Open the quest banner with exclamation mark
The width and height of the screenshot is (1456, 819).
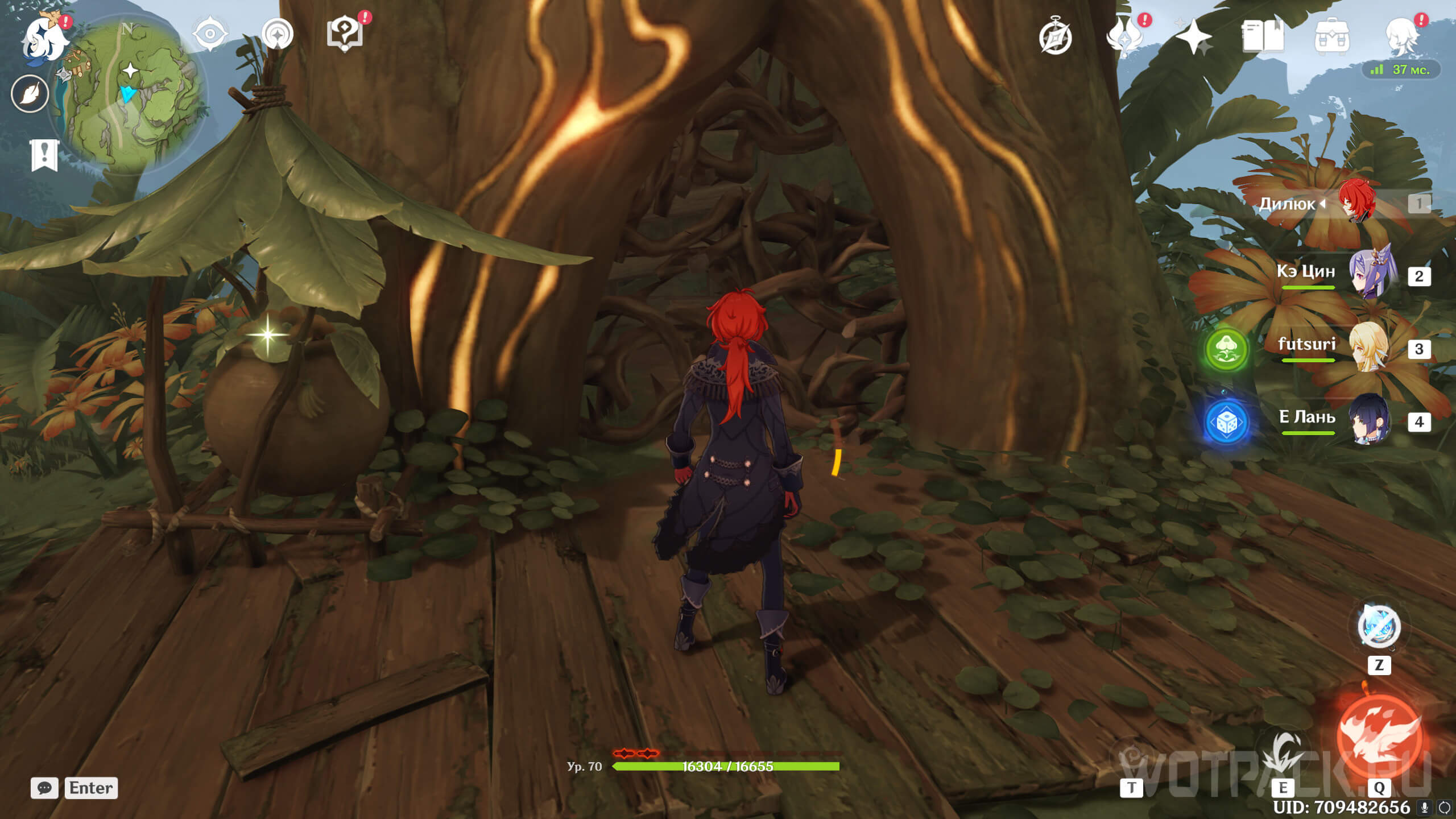pos(44,155)
